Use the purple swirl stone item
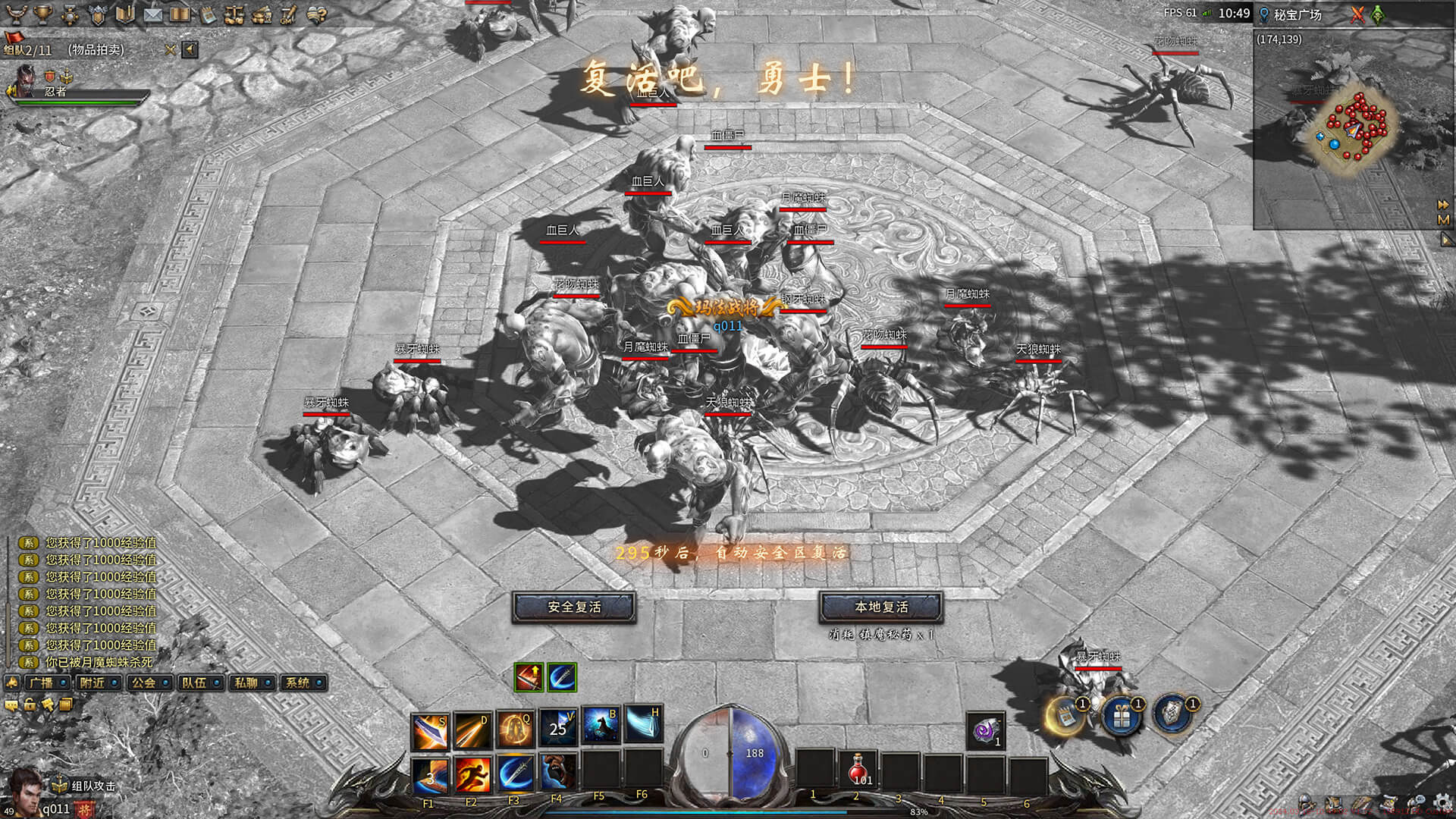Screen dimensions: 1456x819 pos(985,731)
